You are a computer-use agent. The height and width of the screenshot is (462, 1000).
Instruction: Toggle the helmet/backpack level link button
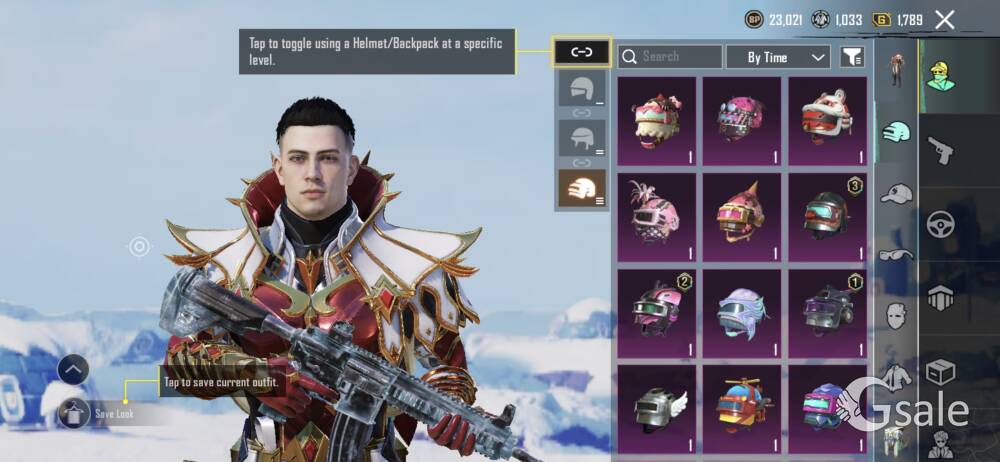[x=581, y=52]
